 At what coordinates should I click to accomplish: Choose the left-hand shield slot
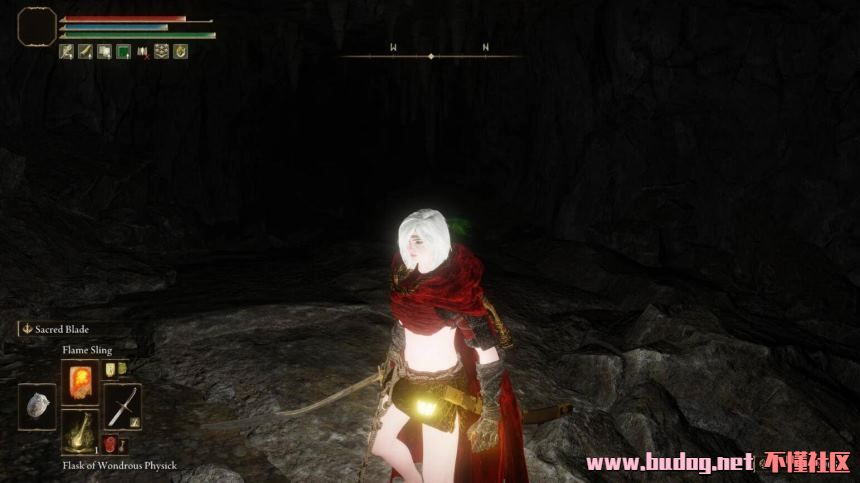click(x=37, y=406)
